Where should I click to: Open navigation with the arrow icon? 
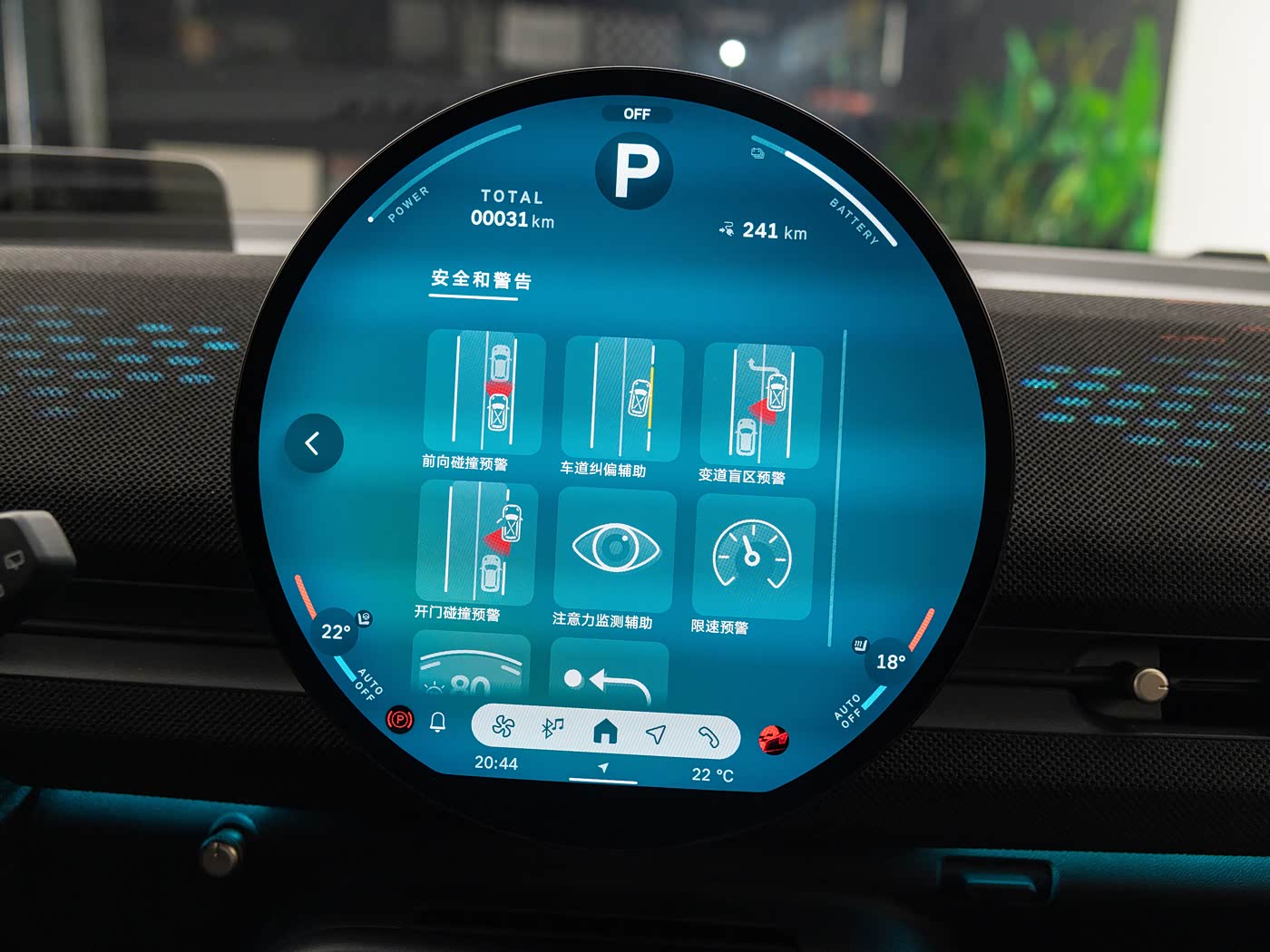click(656, 733)
